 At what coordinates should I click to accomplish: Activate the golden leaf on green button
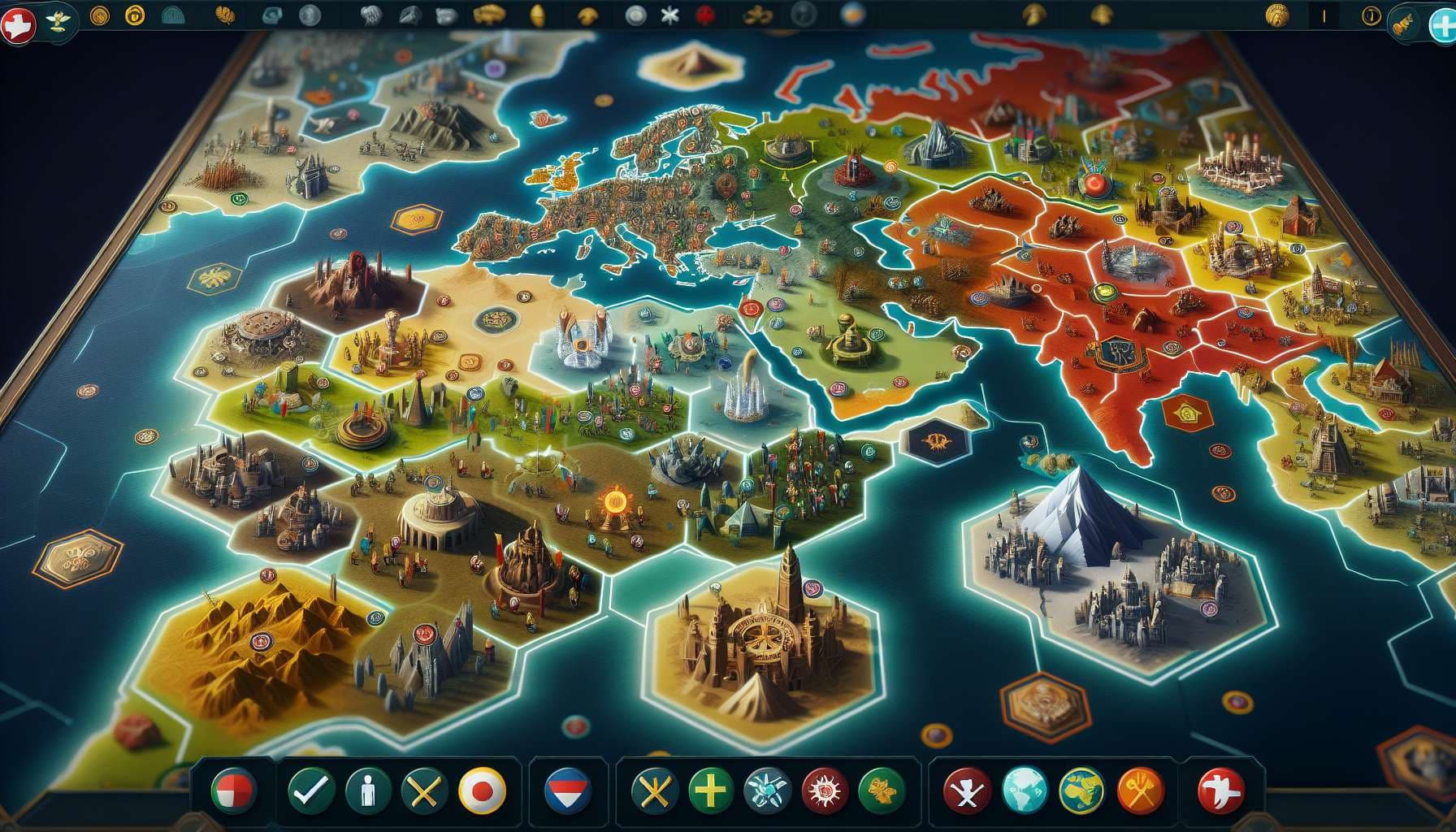[882, 789]
